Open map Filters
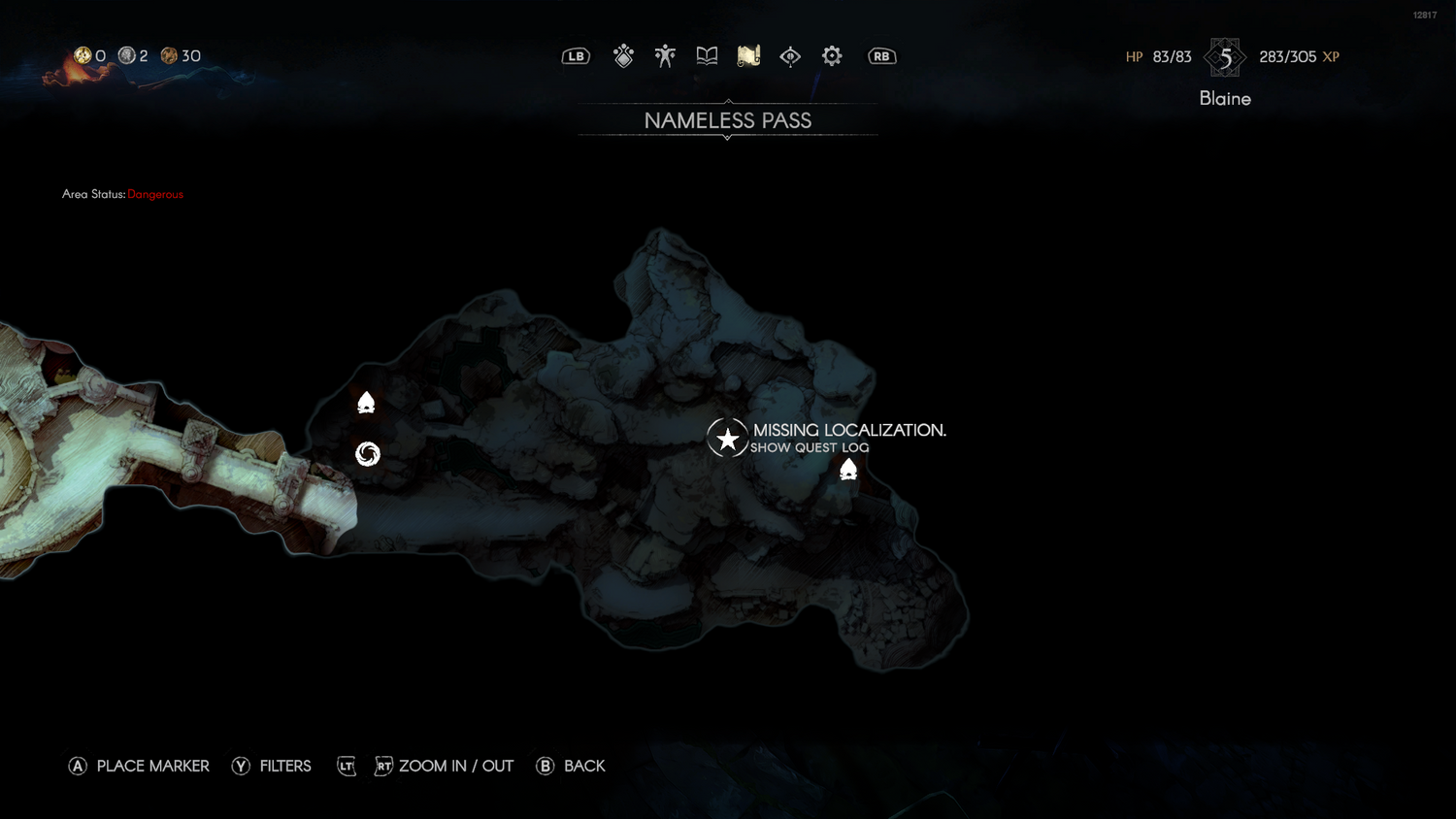The width and height of the screenshot is (1456, 819). pos(272,766)
